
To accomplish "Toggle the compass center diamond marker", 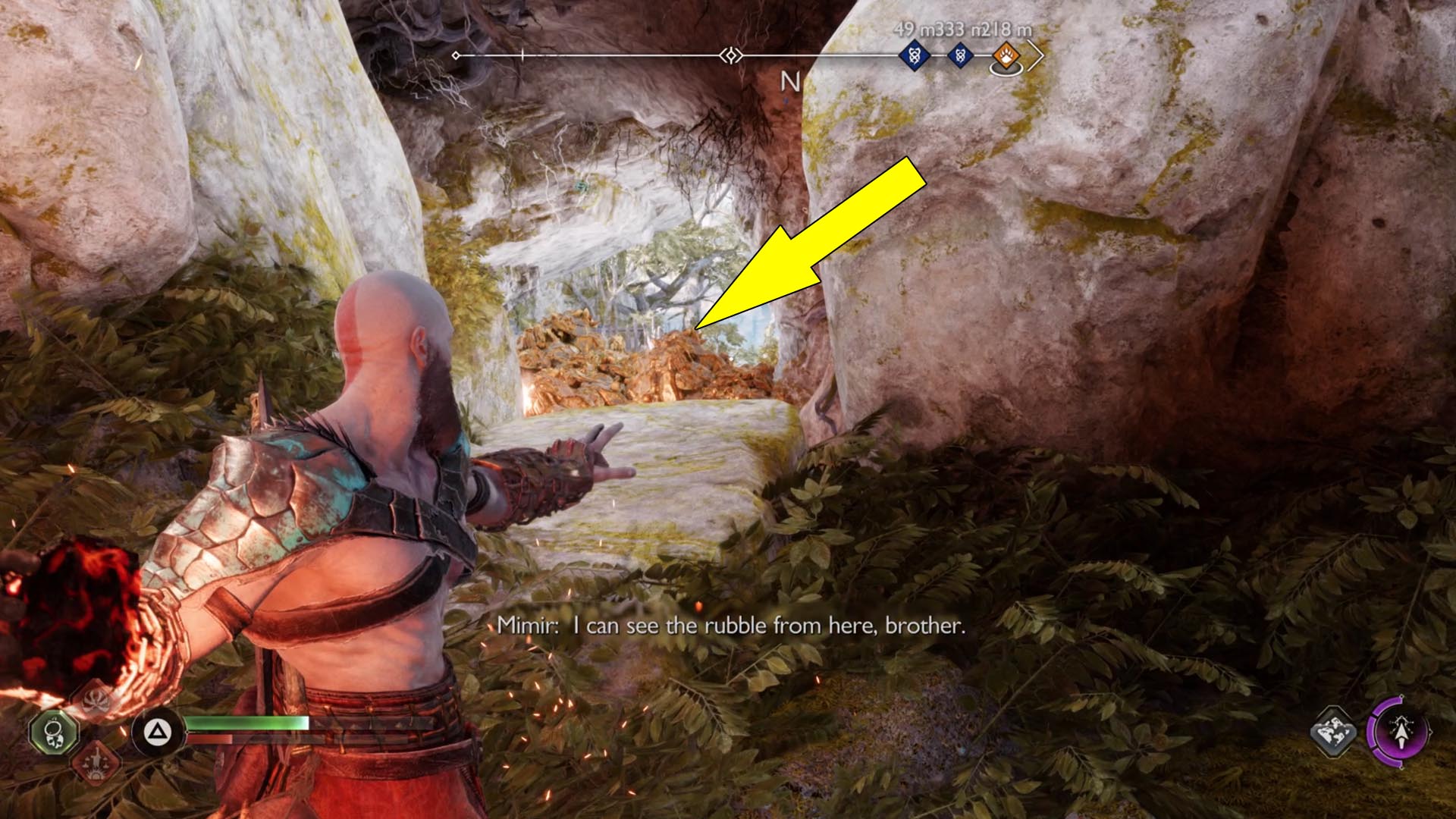I will click(x=730, y=55).
